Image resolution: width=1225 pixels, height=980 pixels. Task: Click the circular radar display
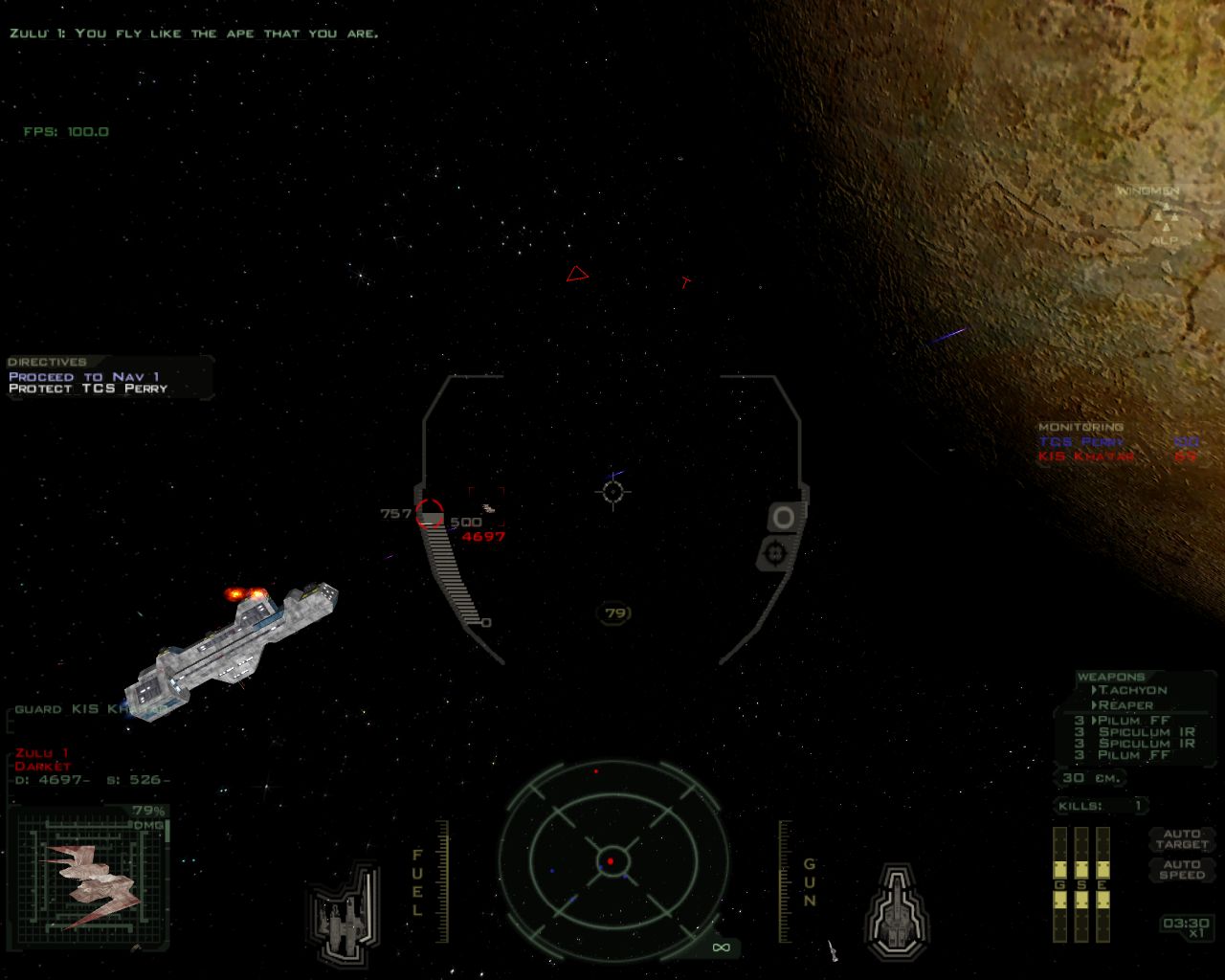(611, 861)
